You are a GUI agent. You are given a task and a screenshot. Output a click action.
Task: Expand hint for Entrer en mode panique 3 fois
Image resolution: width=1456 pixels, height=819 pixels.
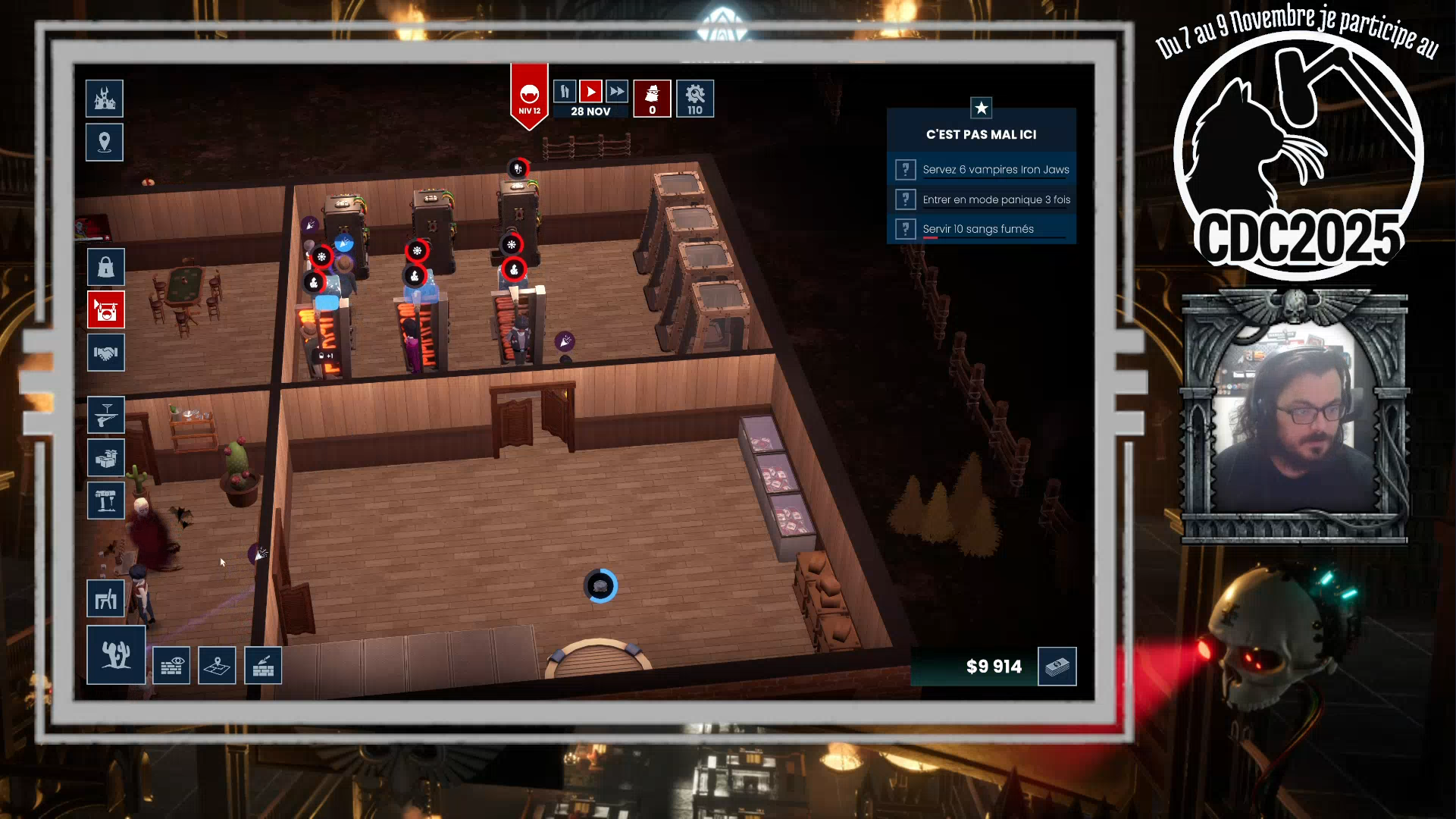tap(905, 199)
